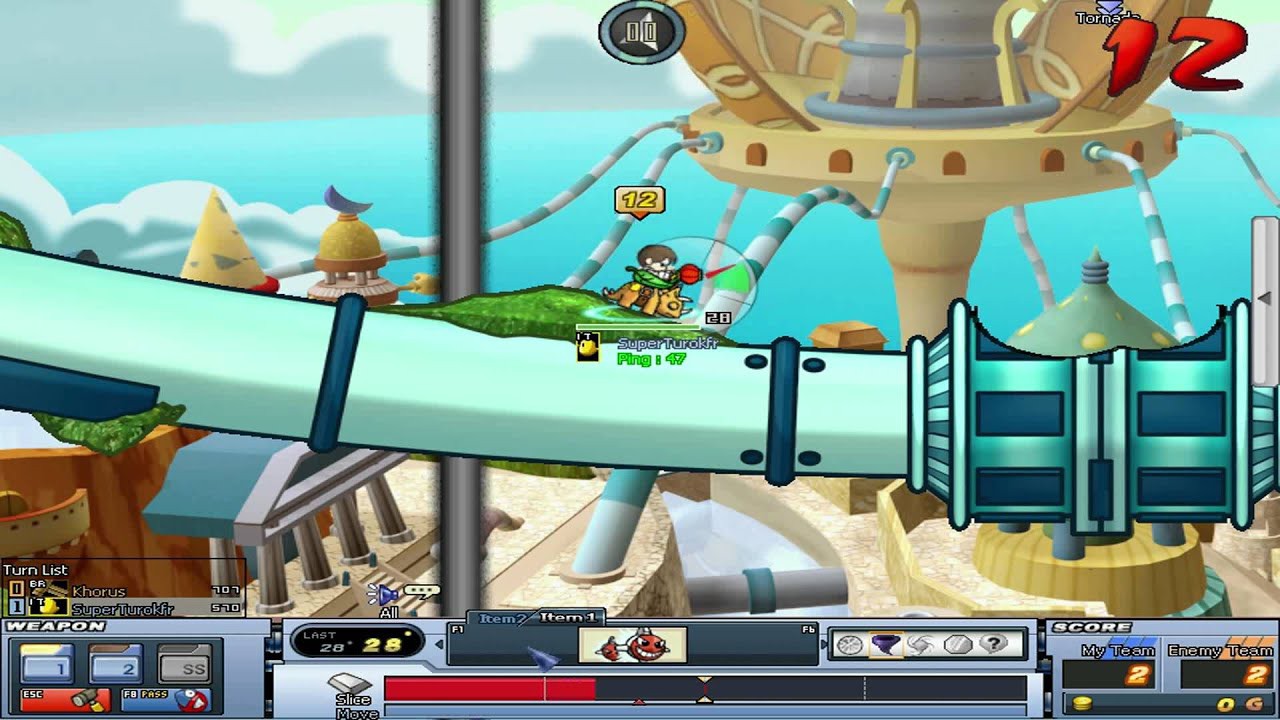Switch to the Item 2 tab
This screenshot has height=720, width=1280.
coord(501,618)
